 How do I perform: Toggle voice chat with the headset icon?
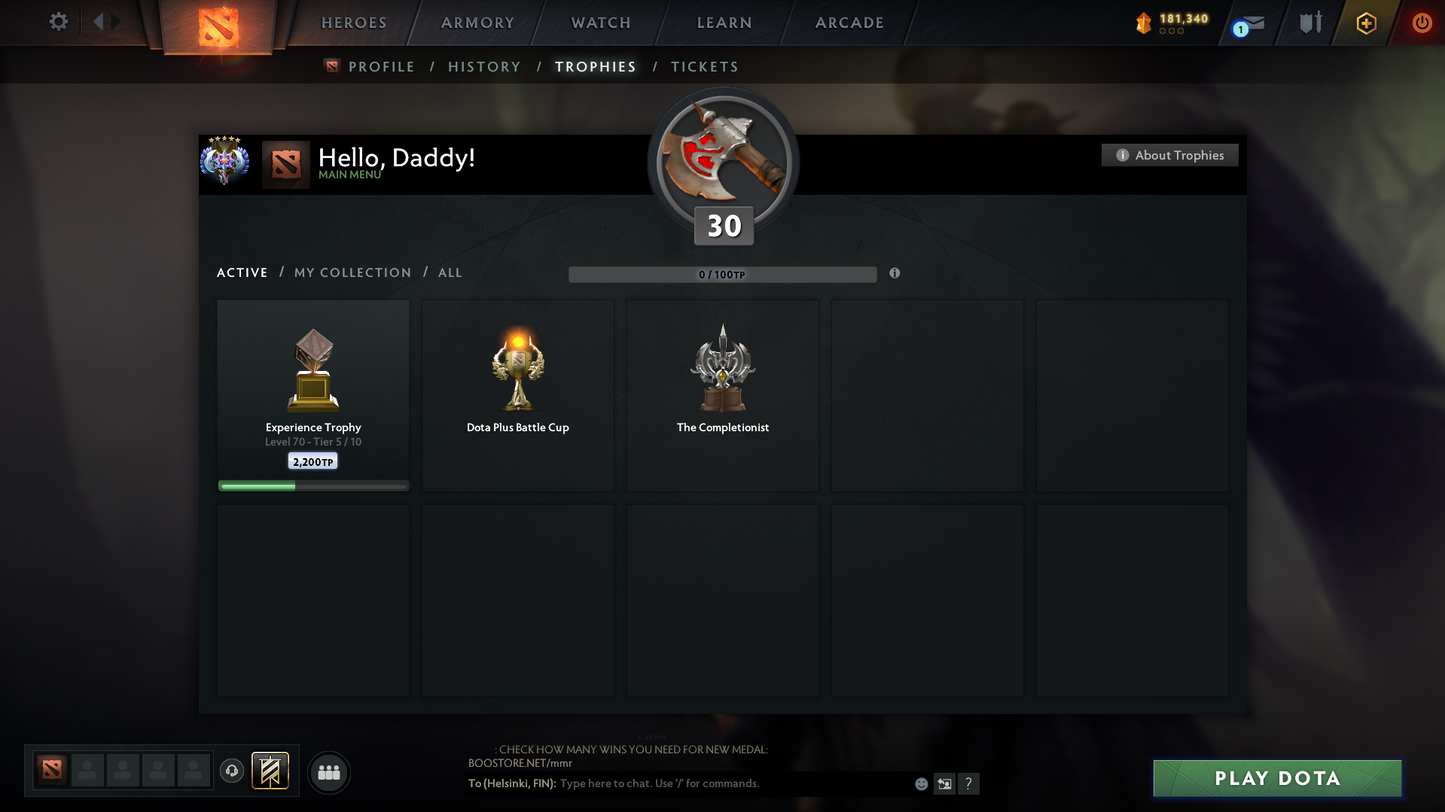[232, 770]
